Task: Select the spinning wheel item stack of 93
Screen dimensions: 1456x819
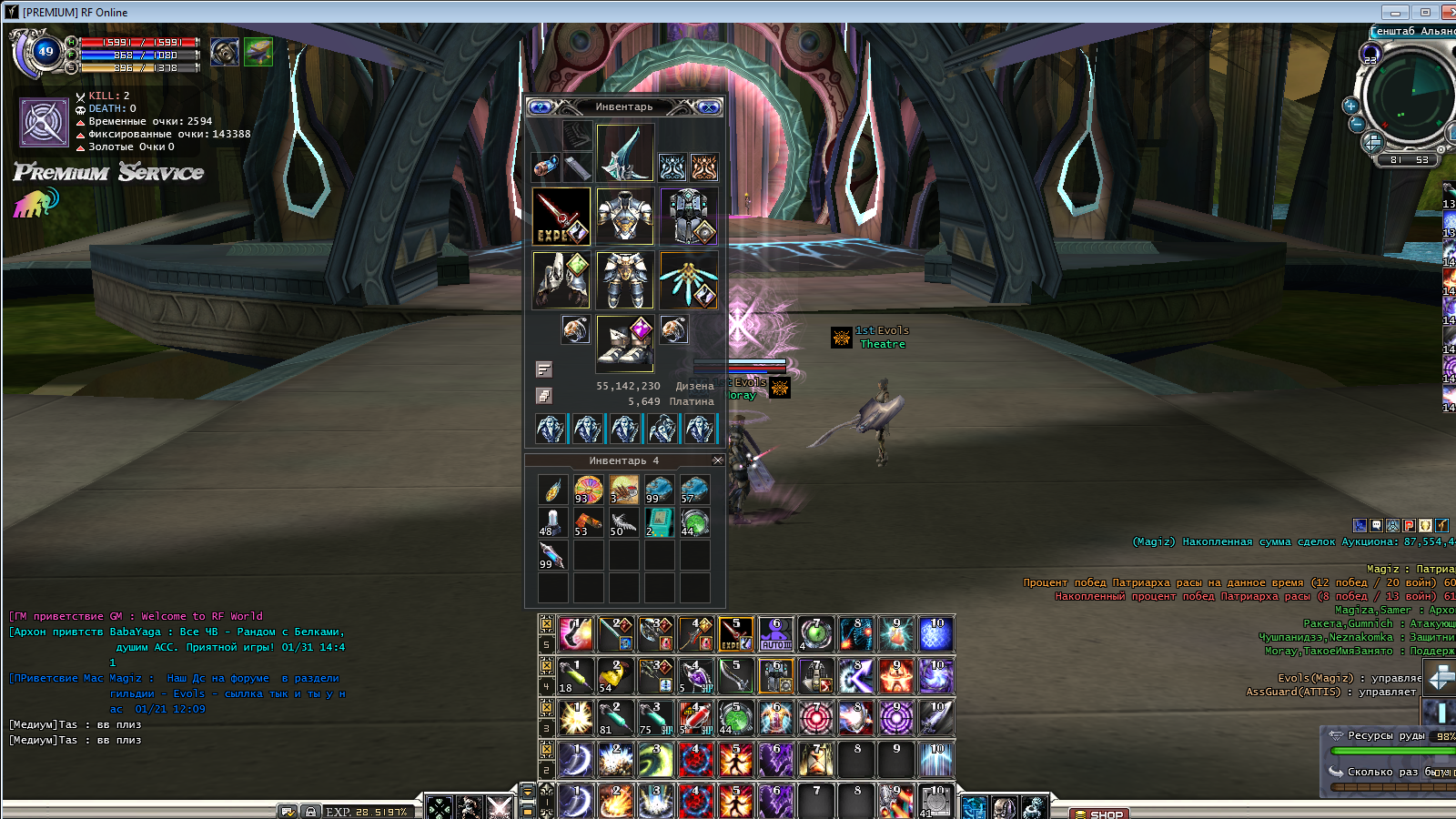Action: click(x=588, y=490)
